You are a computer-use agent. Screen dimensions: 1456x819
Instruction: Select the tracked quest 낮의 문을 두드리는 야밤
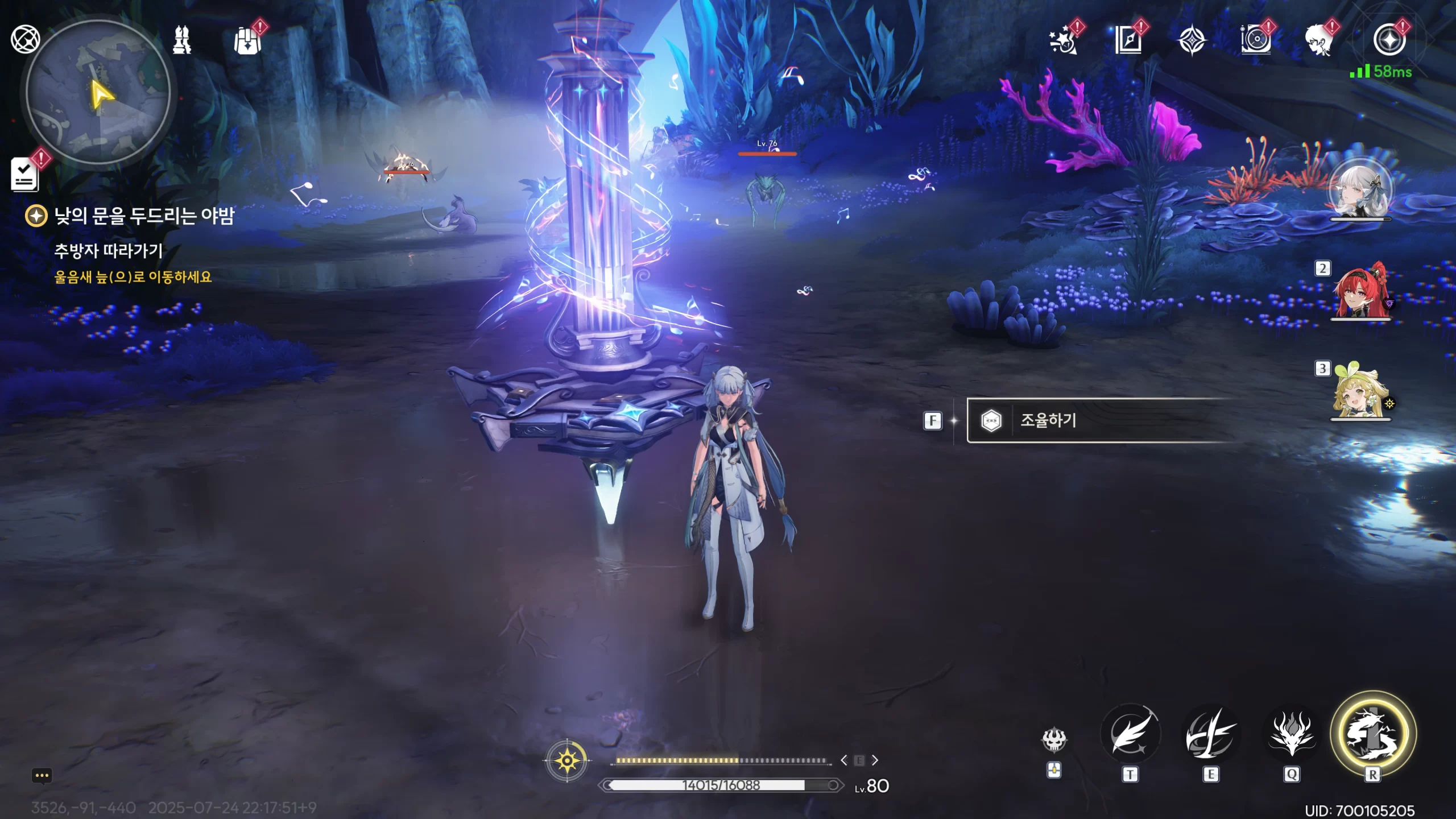(x=143, y=216)
